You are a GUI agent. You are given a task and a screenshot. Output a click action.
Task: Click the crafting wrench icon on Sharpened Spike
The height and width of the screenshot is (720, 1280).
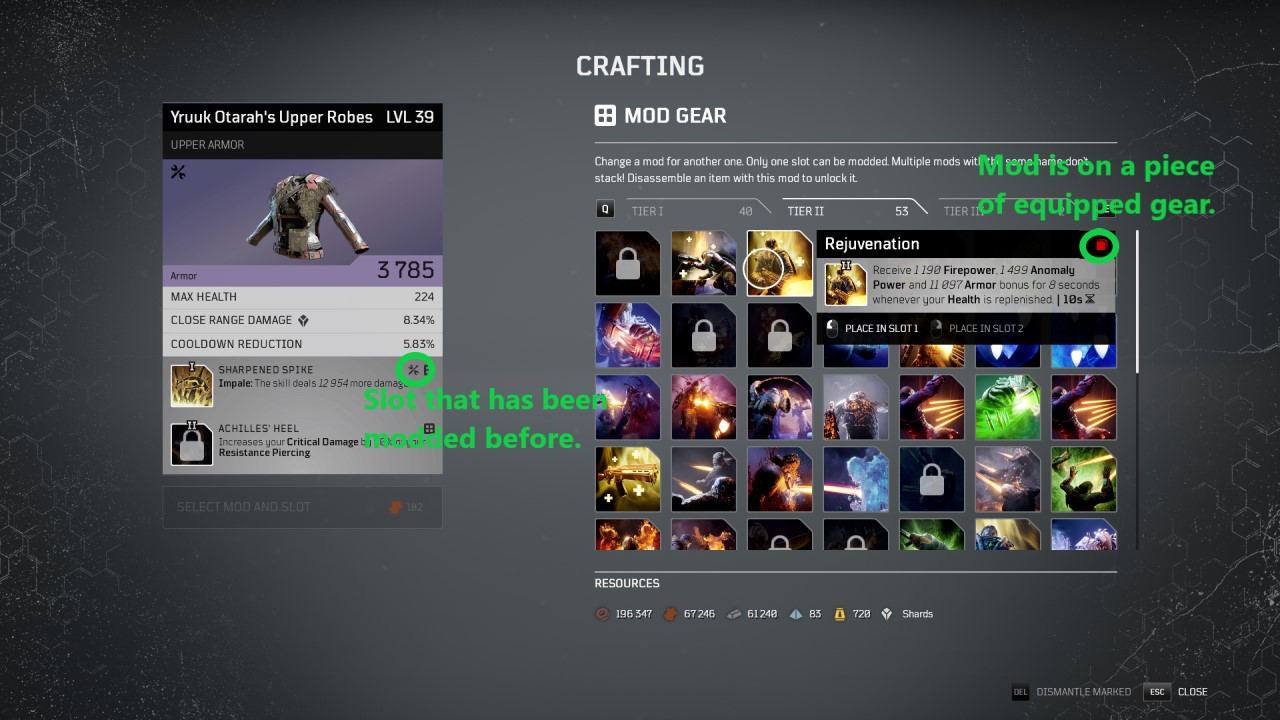(413, 369)
